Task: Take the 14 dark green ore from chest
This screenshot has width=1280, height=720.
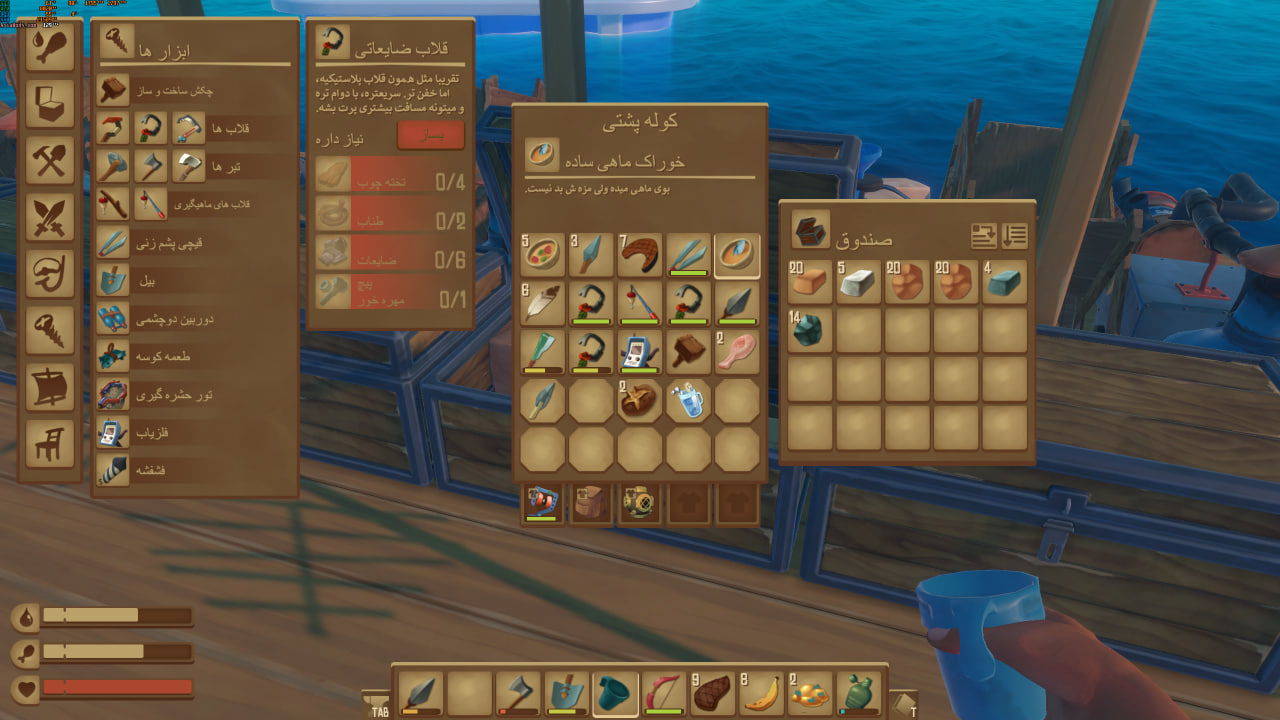Action: 809,330
